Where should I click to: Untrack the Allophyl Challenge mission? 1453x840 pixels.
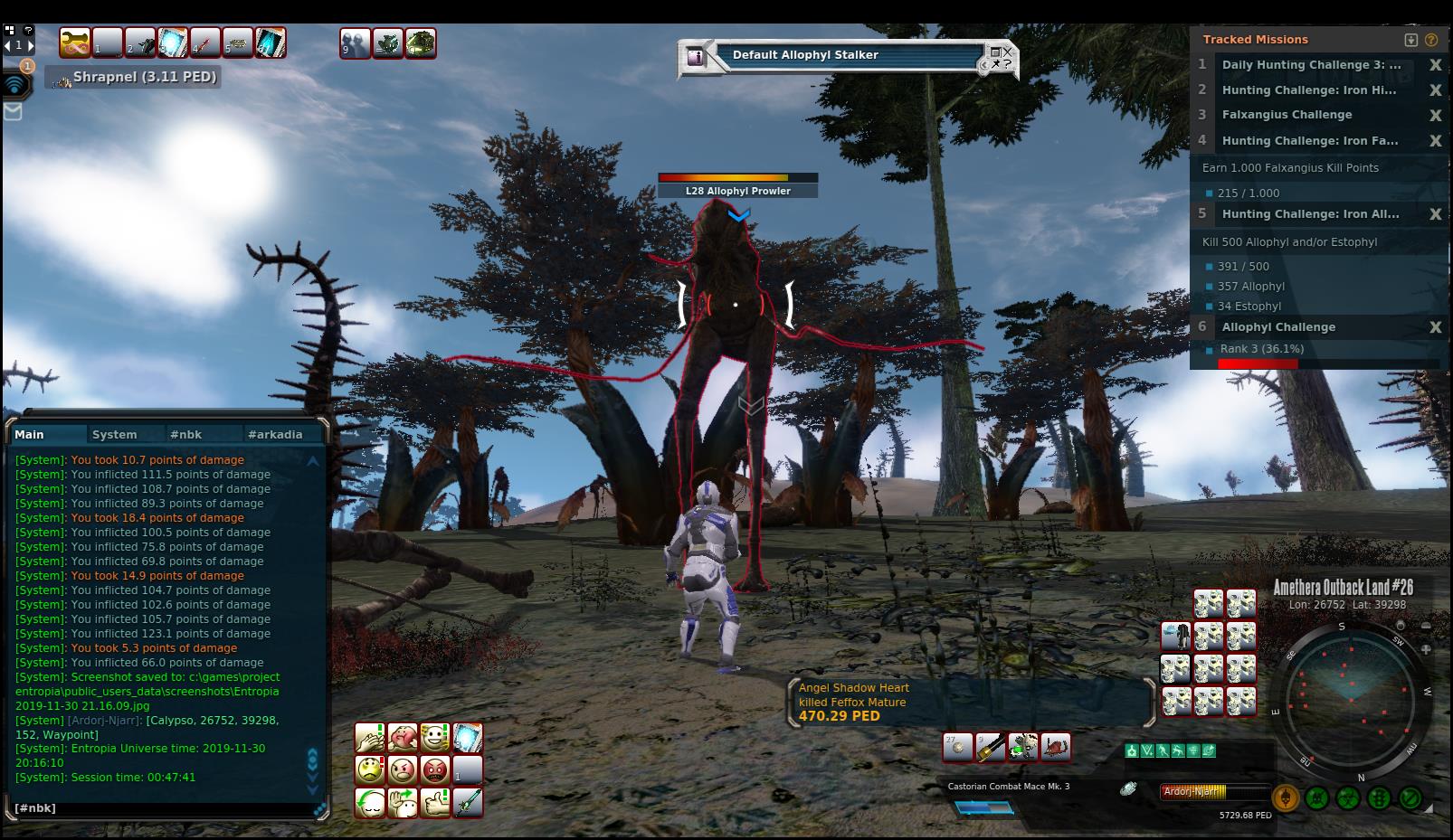(x=1435, y=328)
